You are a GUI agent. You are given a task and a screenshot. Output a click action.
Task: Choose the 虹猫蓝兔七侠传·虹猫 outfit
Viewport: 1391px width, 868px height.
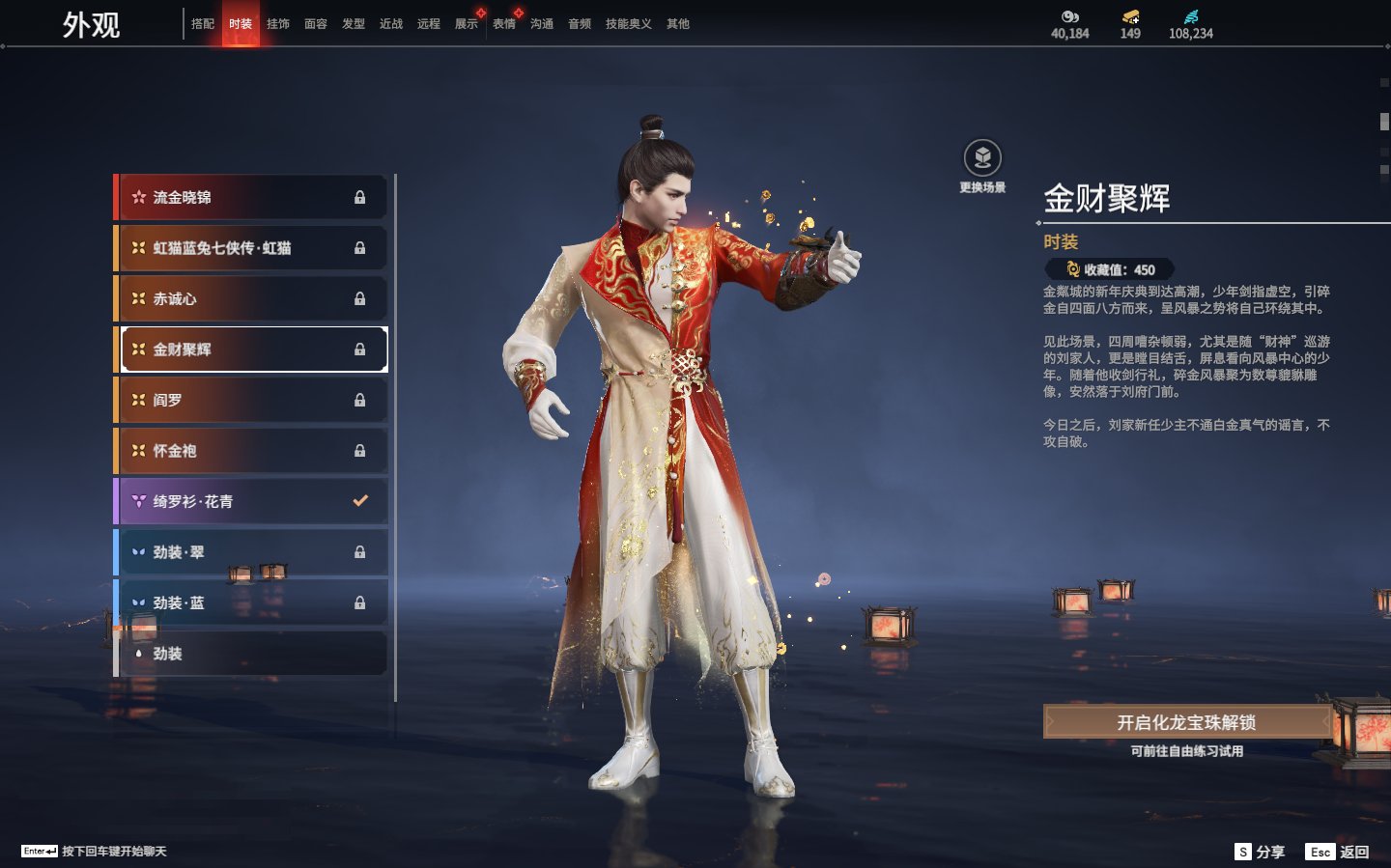(x=251, y=248)
